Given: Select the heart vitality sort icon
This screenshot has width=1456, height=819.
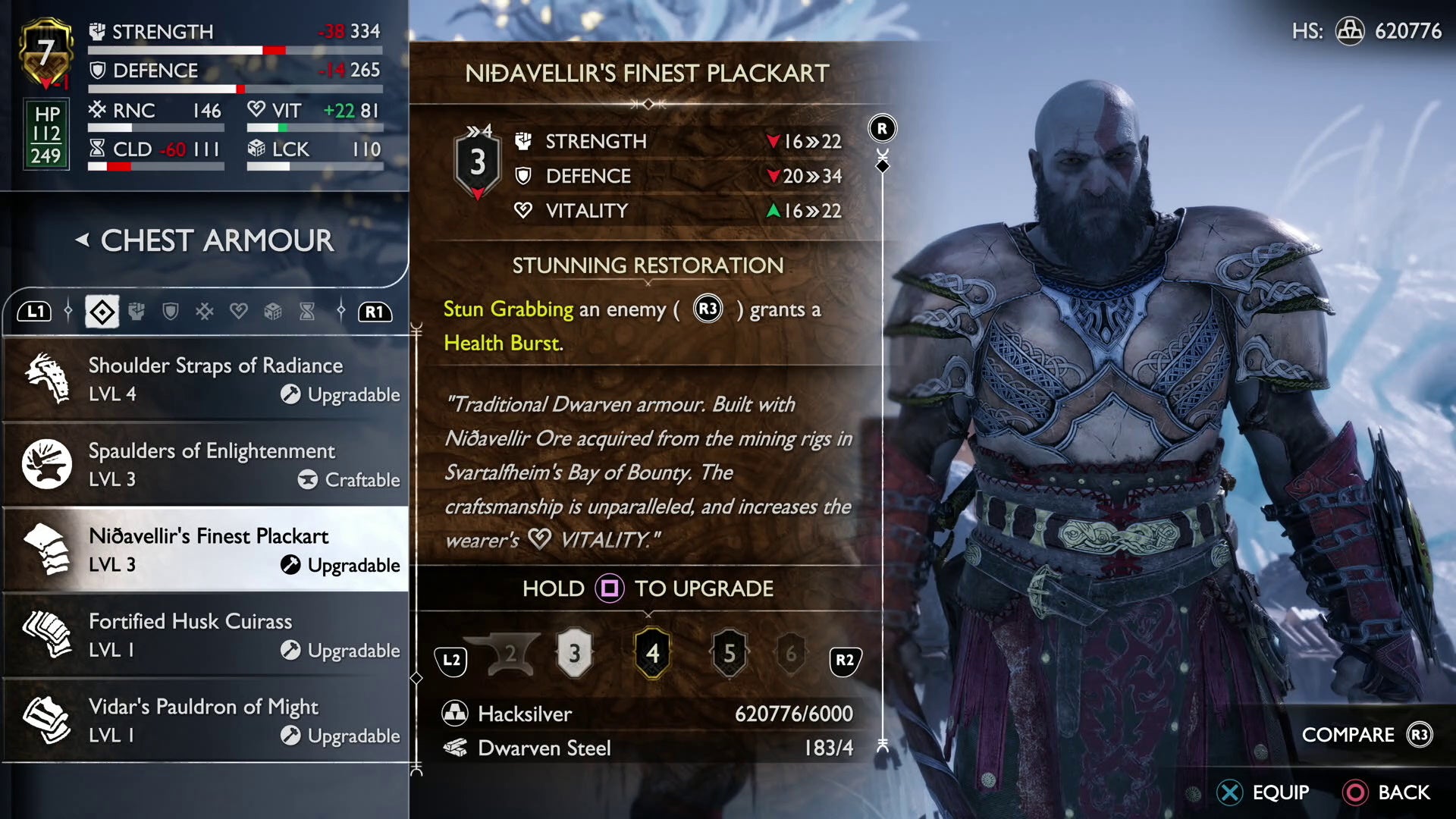Looking at the screenshot, I should pos(239,312).
